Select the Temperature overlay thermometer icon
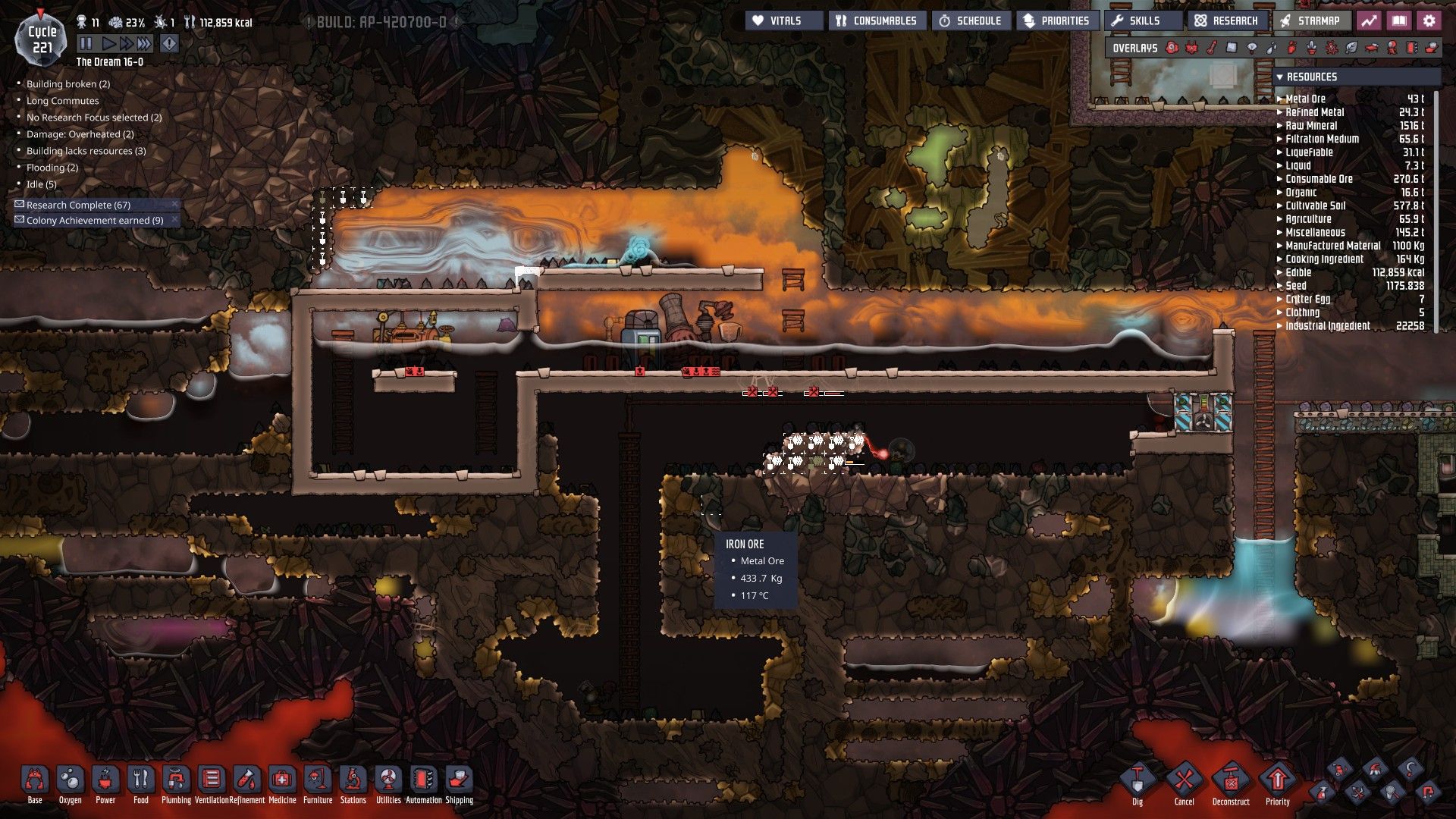 (x=1212, y=48)
